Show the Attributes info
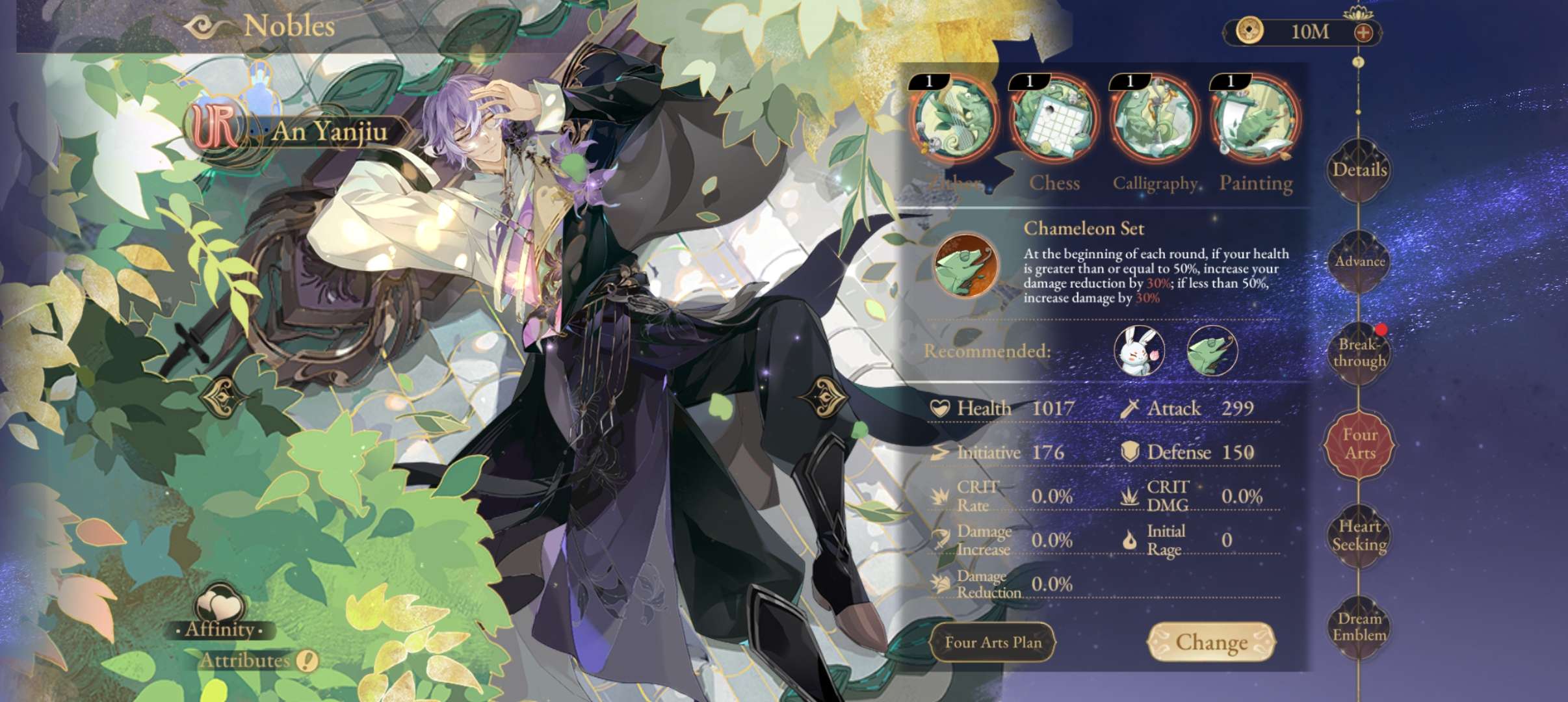The height and width of the screenshot is (702, 1568). click(x=307, y=661)
